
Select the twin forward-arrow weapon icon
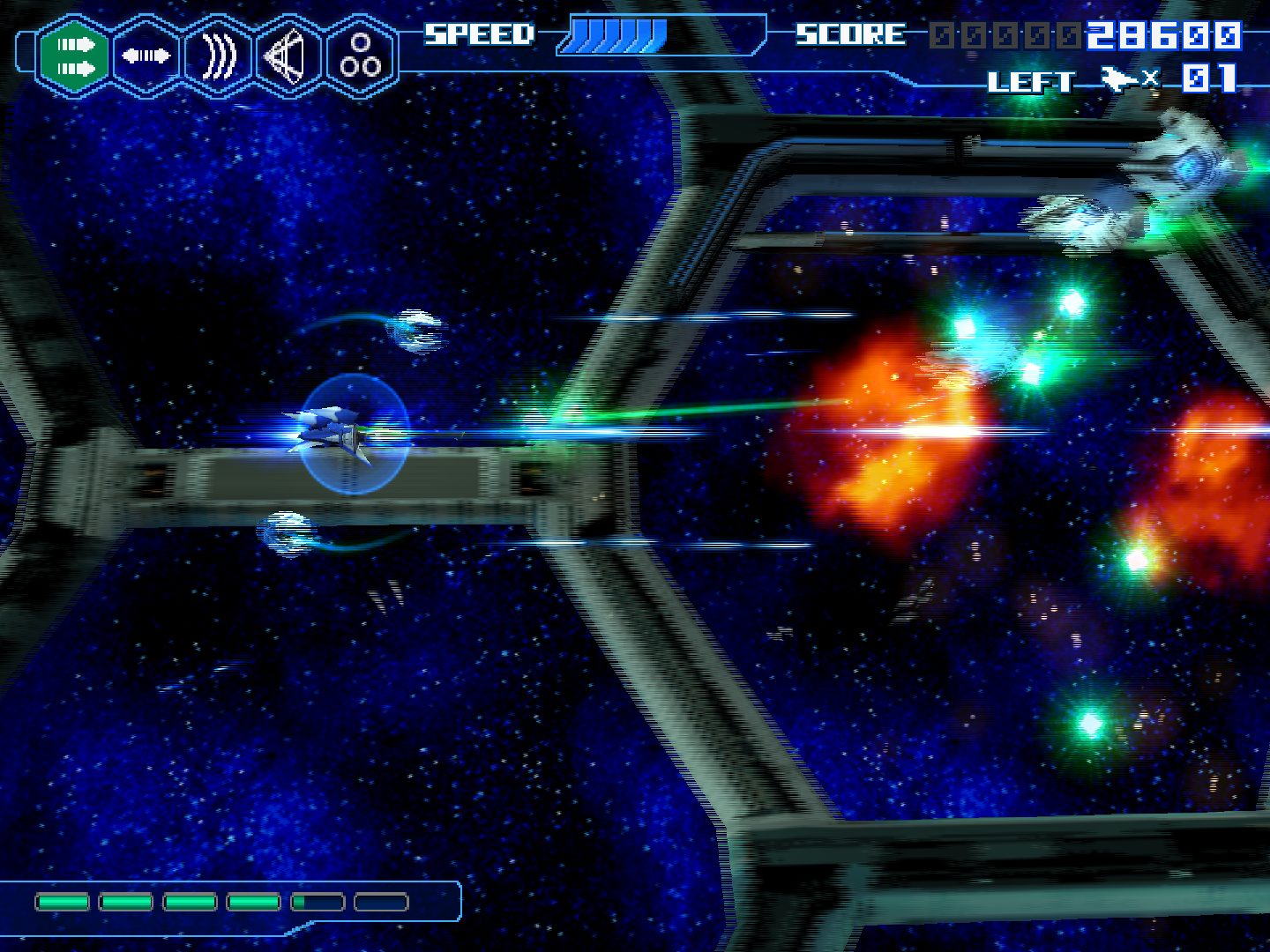(74, 56)
